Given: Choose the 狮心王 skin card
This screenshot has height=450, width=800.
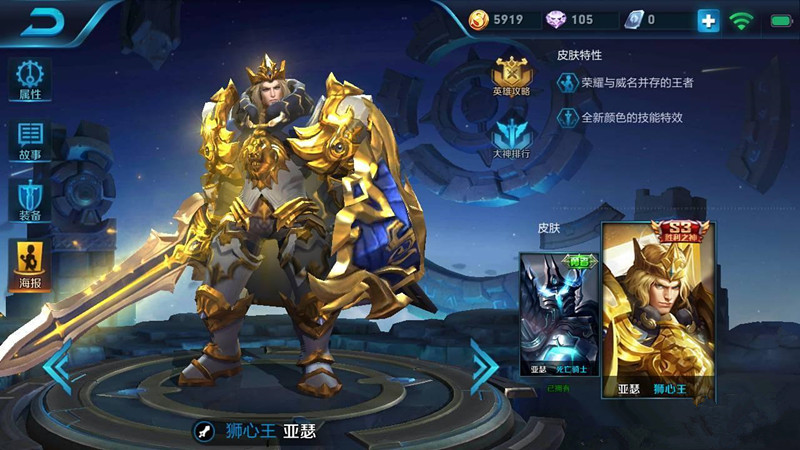Looking at the screenshot, I should (658, 312).
